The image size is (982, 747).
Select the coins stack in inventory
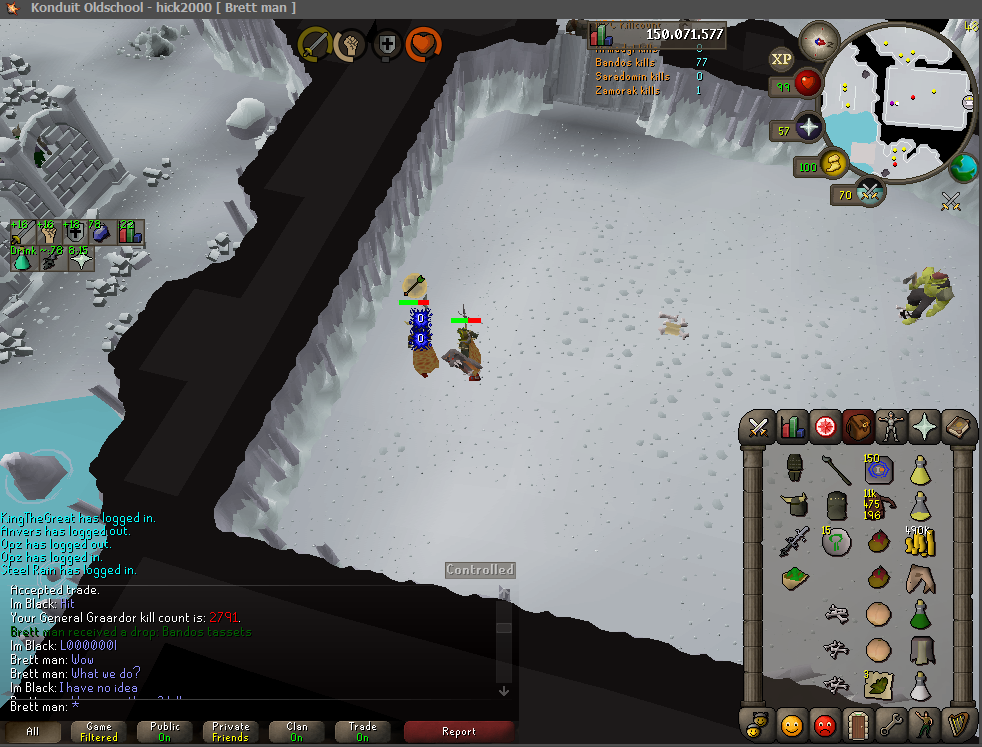tap(918, 544)
